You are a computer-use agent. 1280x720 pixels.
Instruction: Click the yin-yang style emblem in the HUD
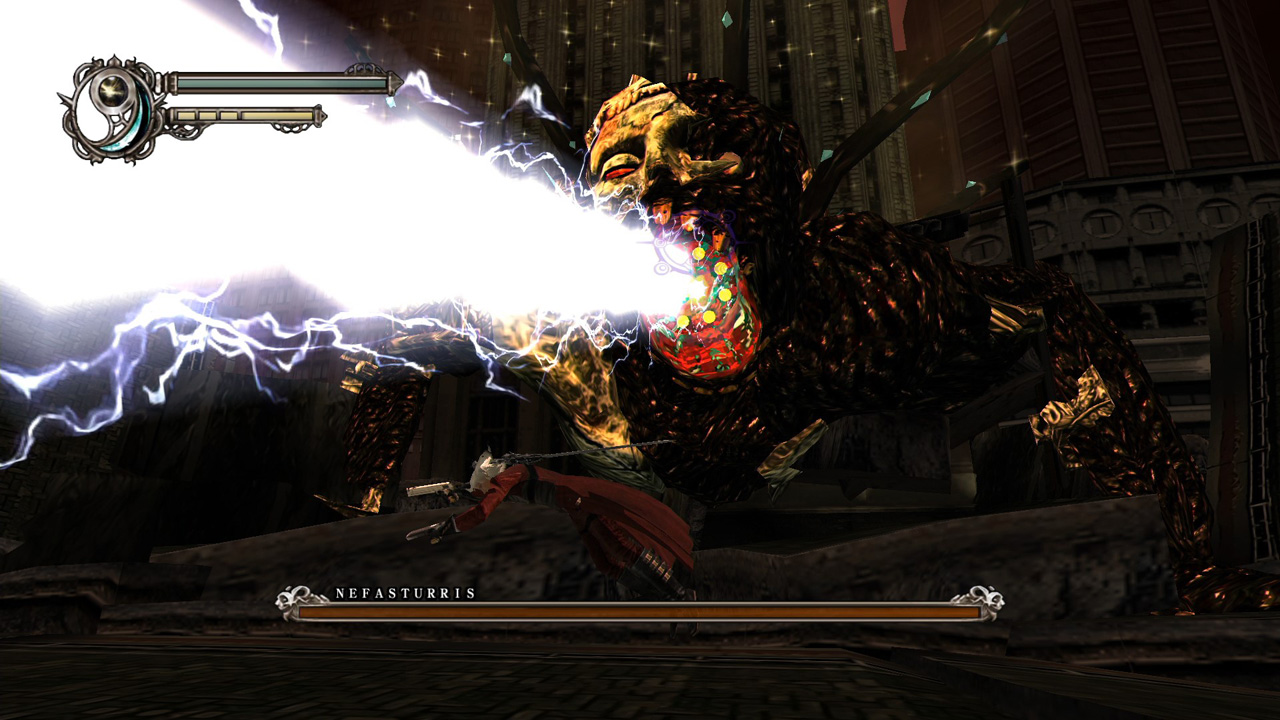coord(111,108)
